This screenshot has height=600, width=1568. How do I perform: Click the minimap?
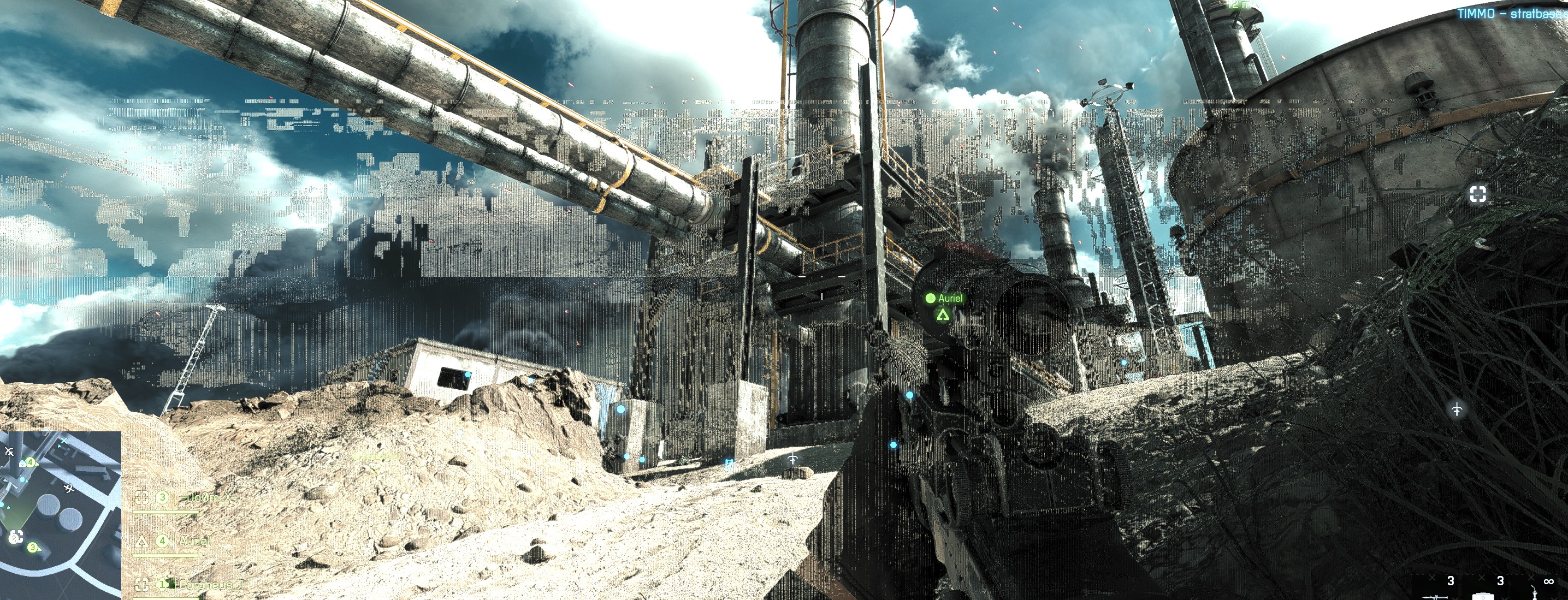coord(60,515)
